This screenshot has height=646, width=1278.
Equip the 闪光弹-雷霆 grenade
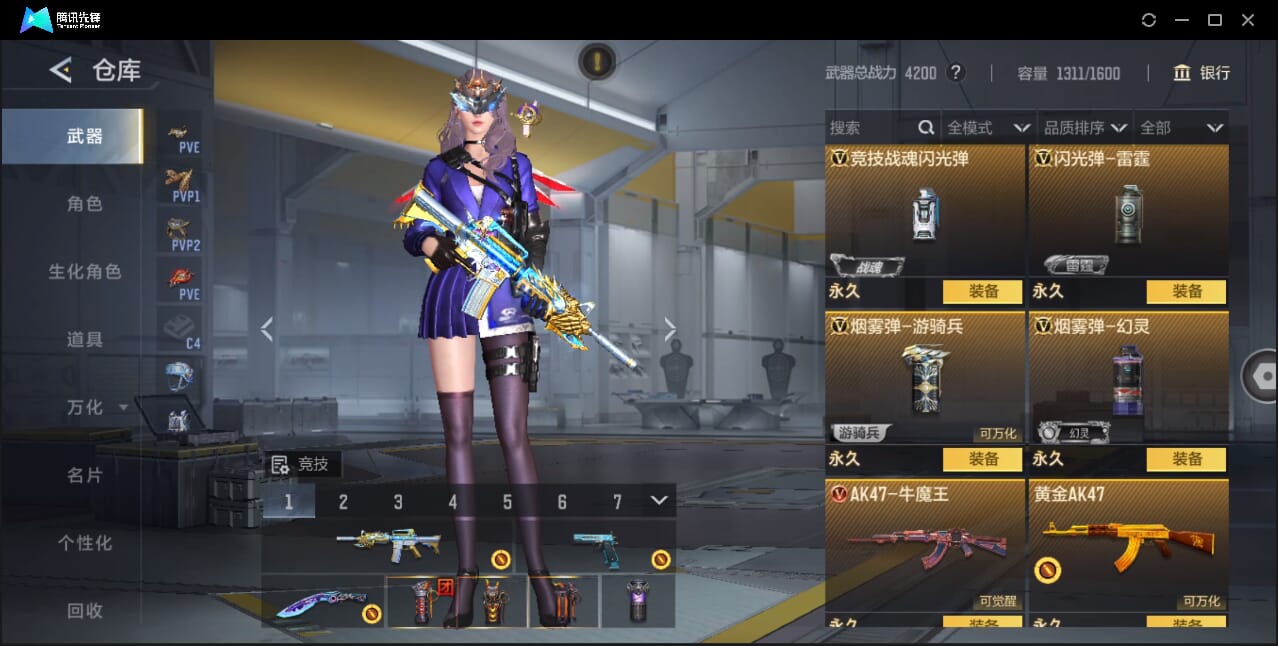1186,292
